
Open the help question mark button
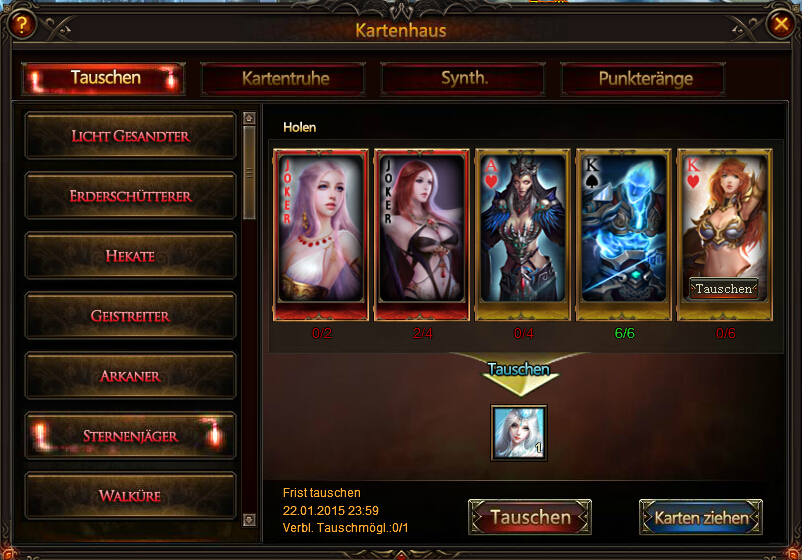[17, 25]
